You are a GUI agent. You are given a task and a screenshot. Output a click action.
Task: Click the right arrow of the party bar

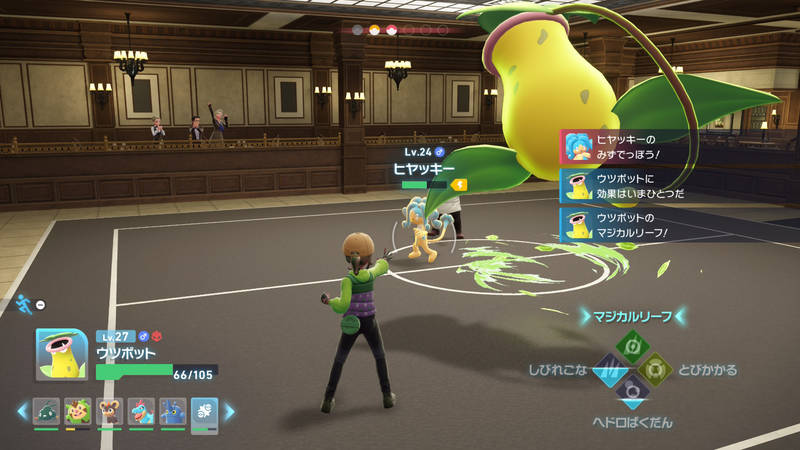[x=229, y=411]
